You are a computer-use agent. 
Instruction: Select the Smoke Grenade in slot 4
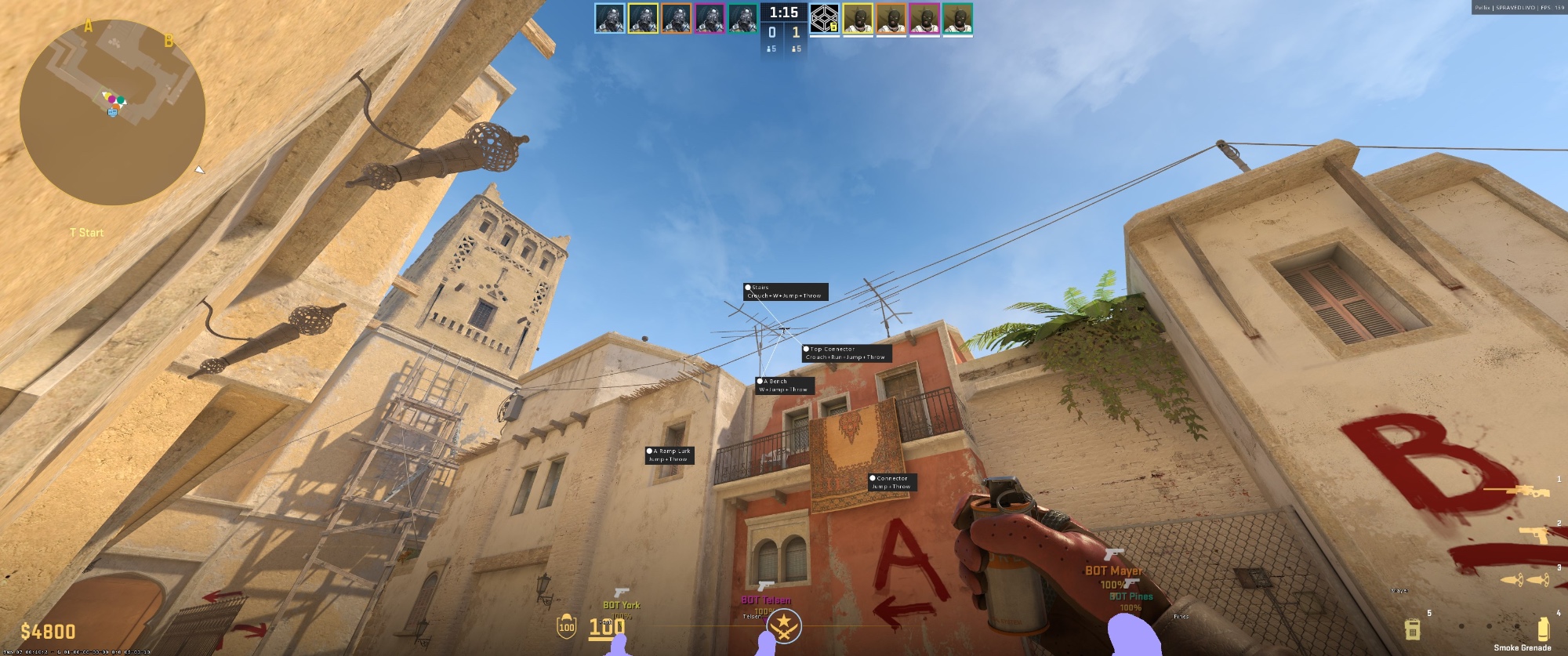tap(1543, 627)
